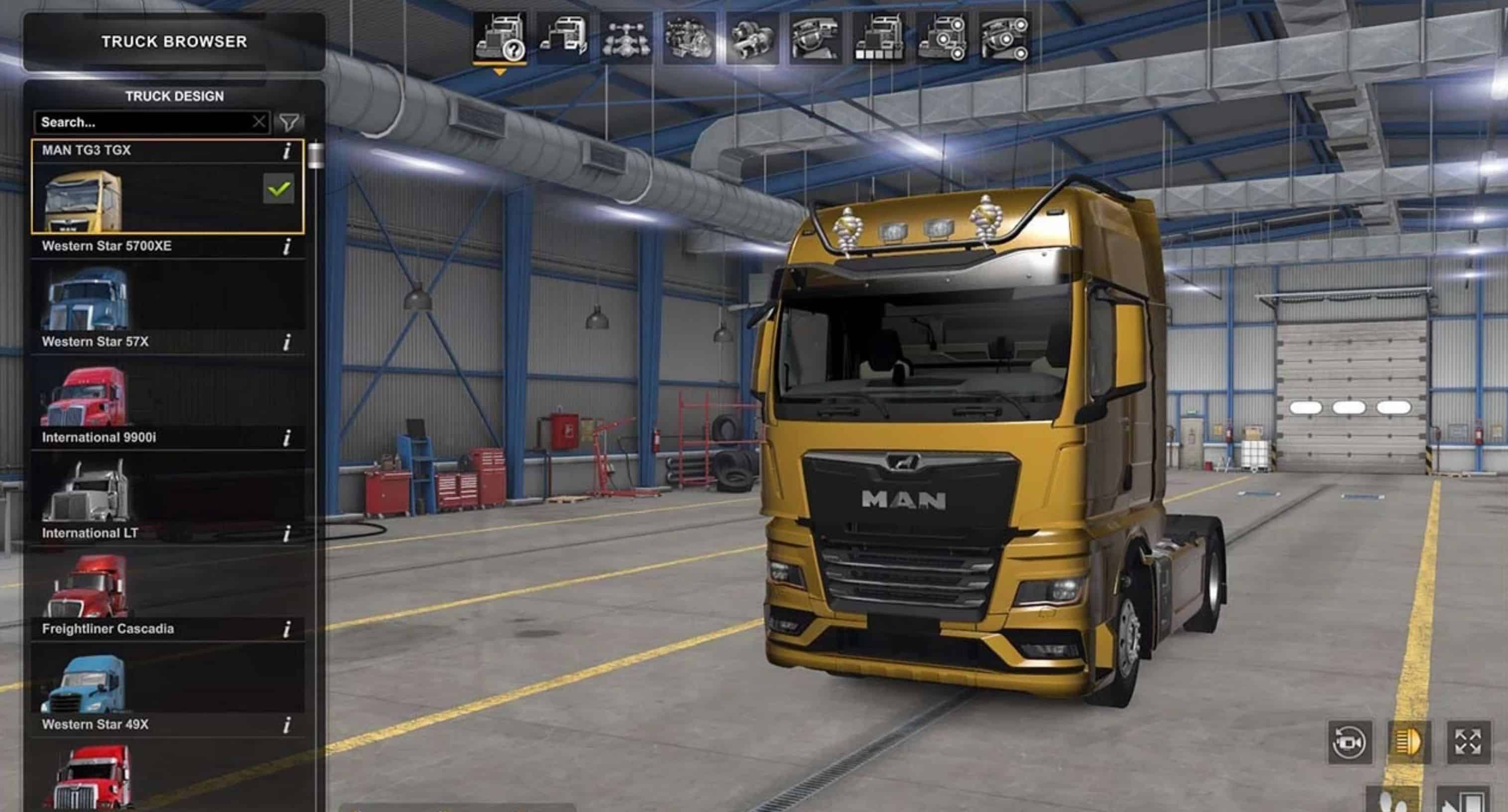The height and width of the screenshot is (812, 1508).
Task: Select the blue Freightliner Cascadia truck
Action: pyautogui.click(x=167, y=680)
